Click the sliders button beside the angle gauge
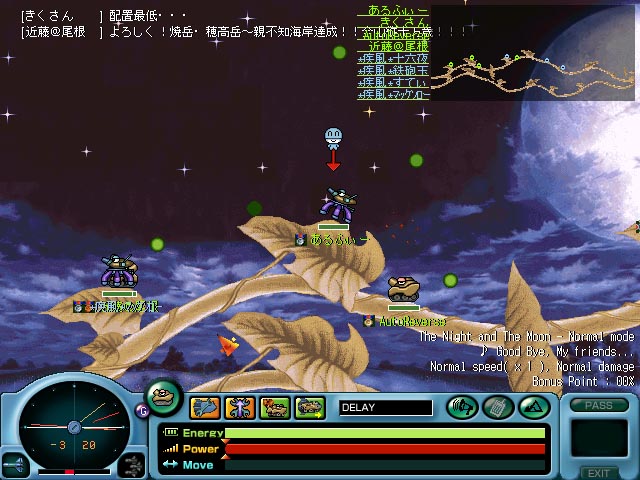The image size is (640, 480). pyautogui.click(x=132, y=464)
